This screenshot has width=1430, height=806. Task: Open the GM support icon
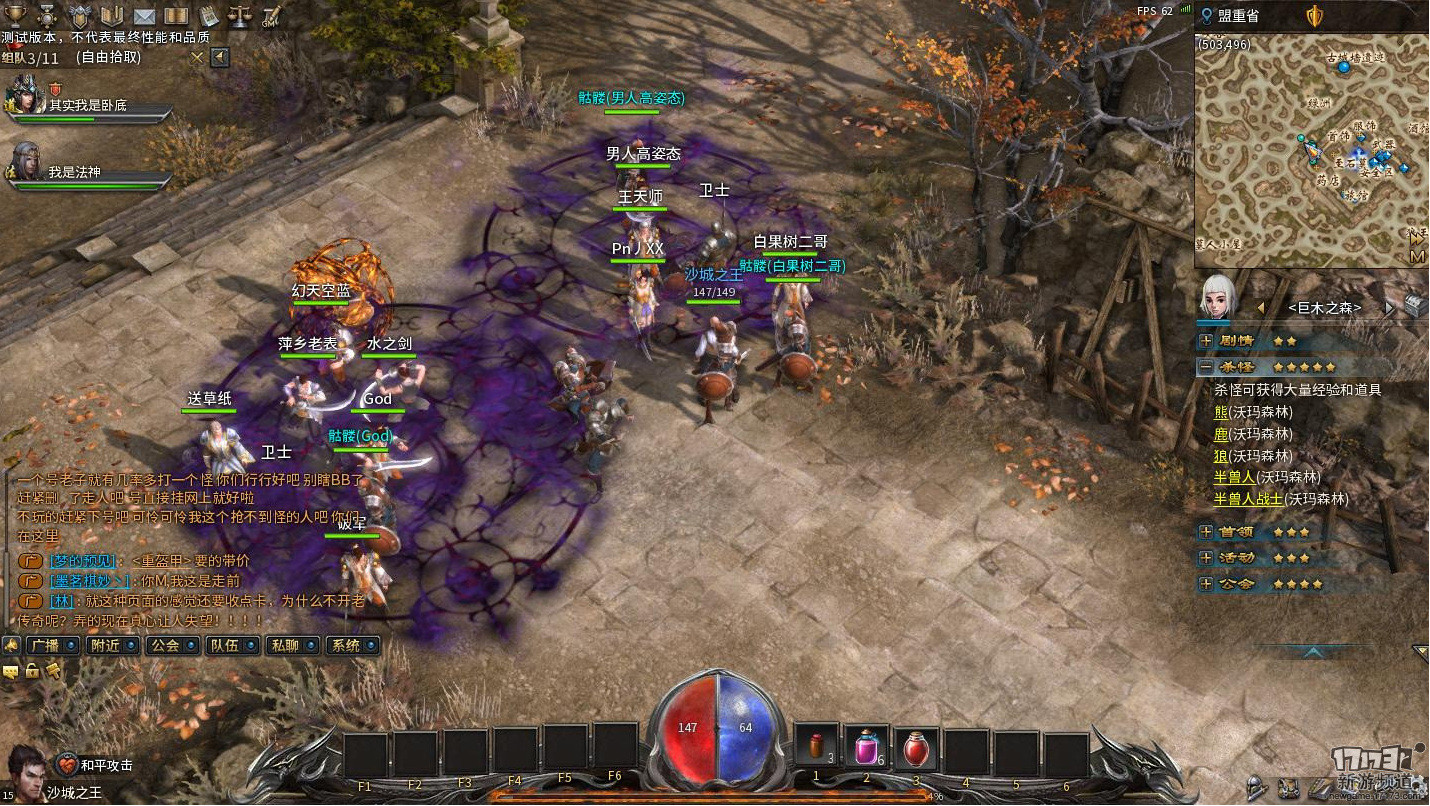click(271, 15)
